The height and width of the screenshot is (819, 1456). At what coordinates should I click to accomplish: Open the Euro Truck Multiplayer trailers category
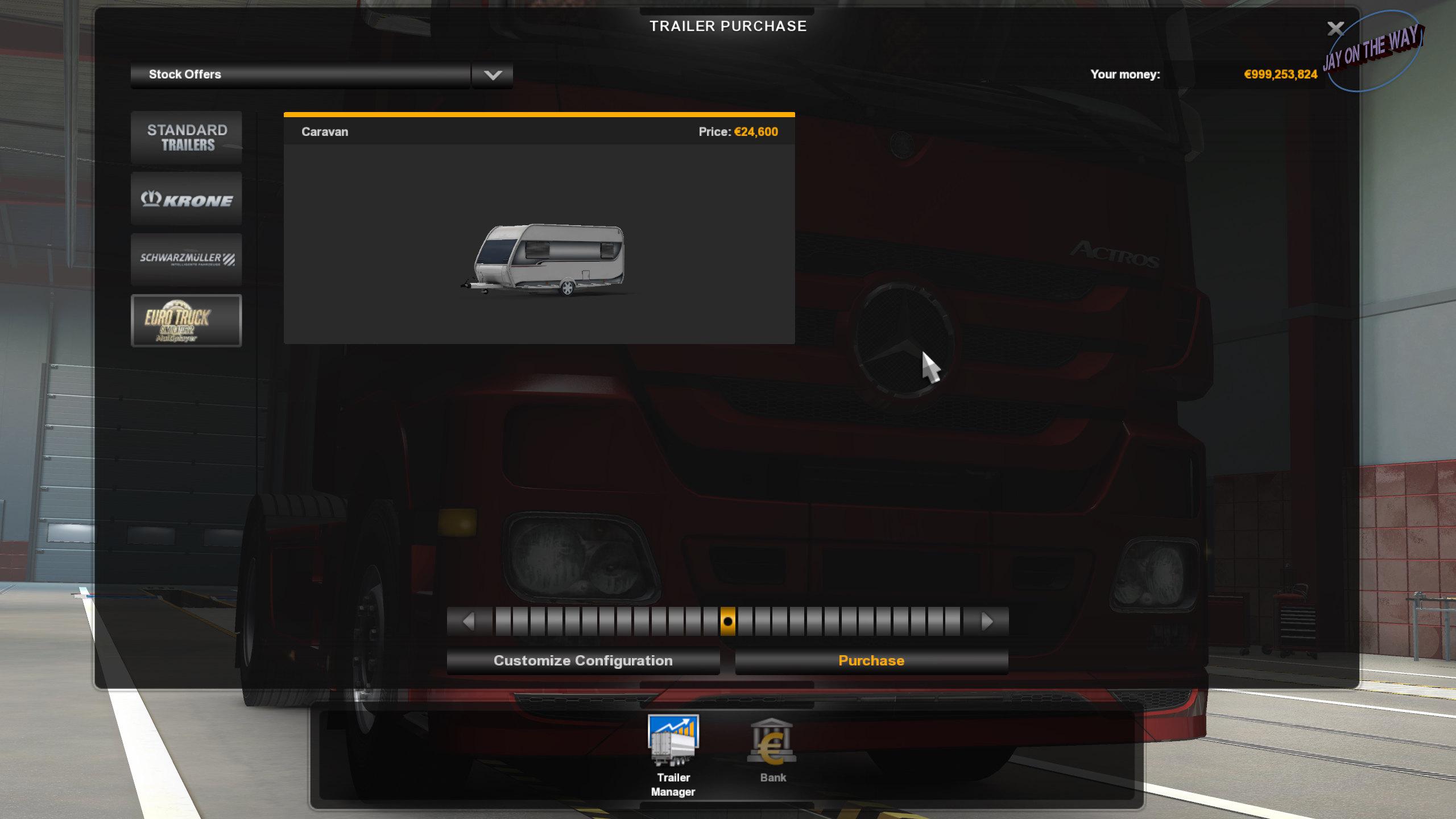coord(187,320)
